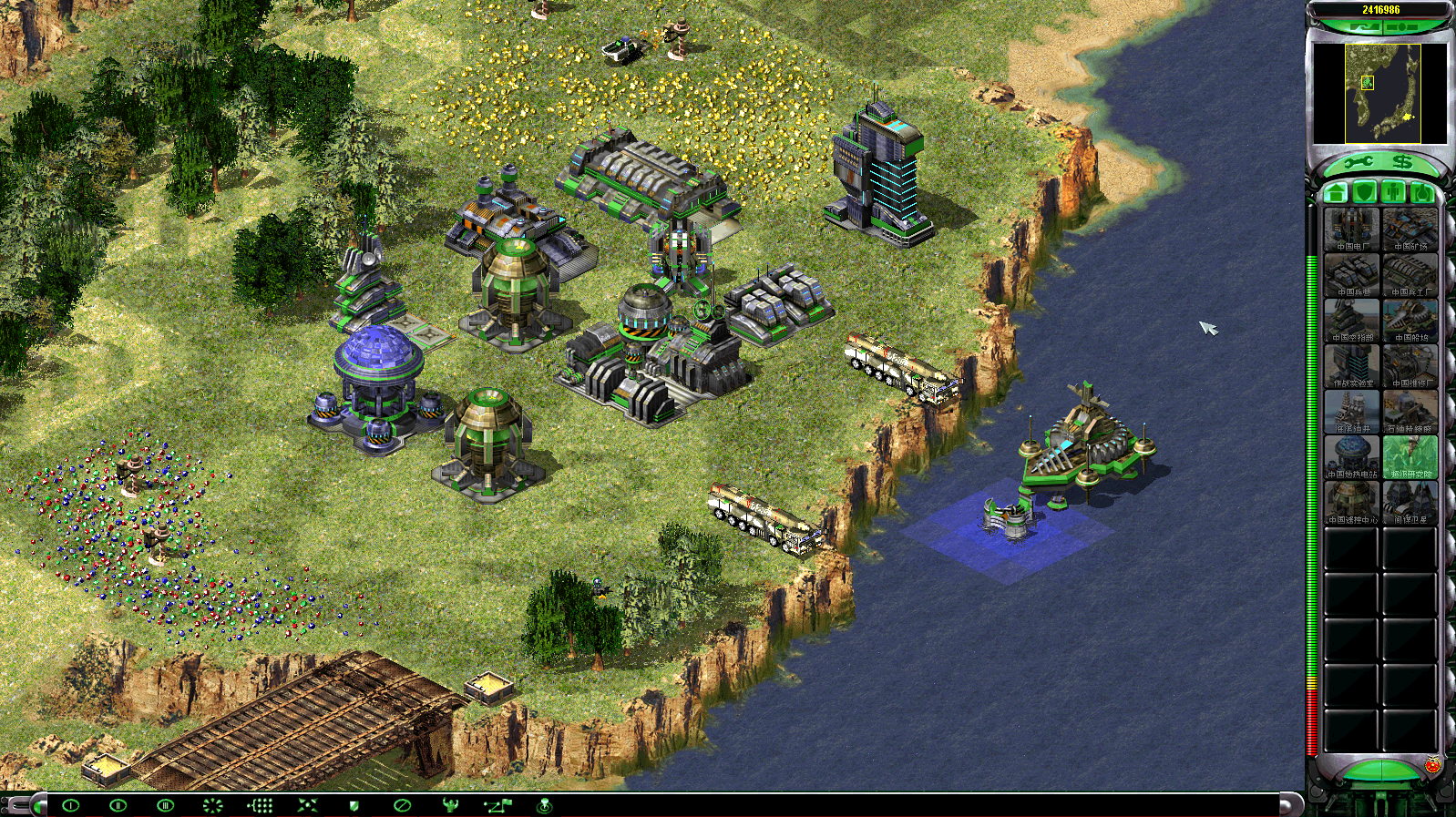Select the 中国船坞 shipyard icon

(1410, 321)
